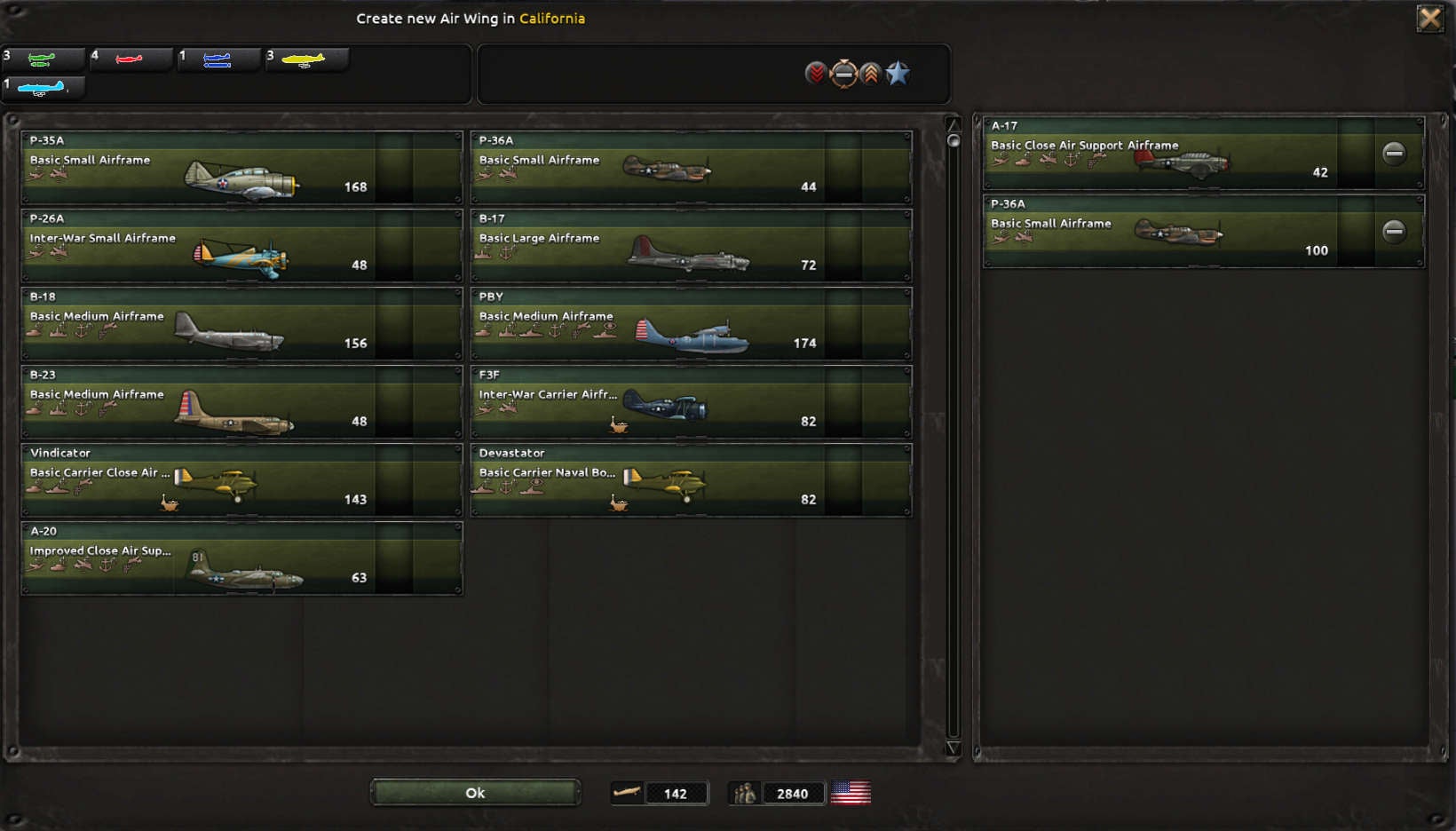Image resolution: width=1456 pixels, height=831 pixels.
Task: Click the manpower icon beside 2840
Action: (744, 792)
